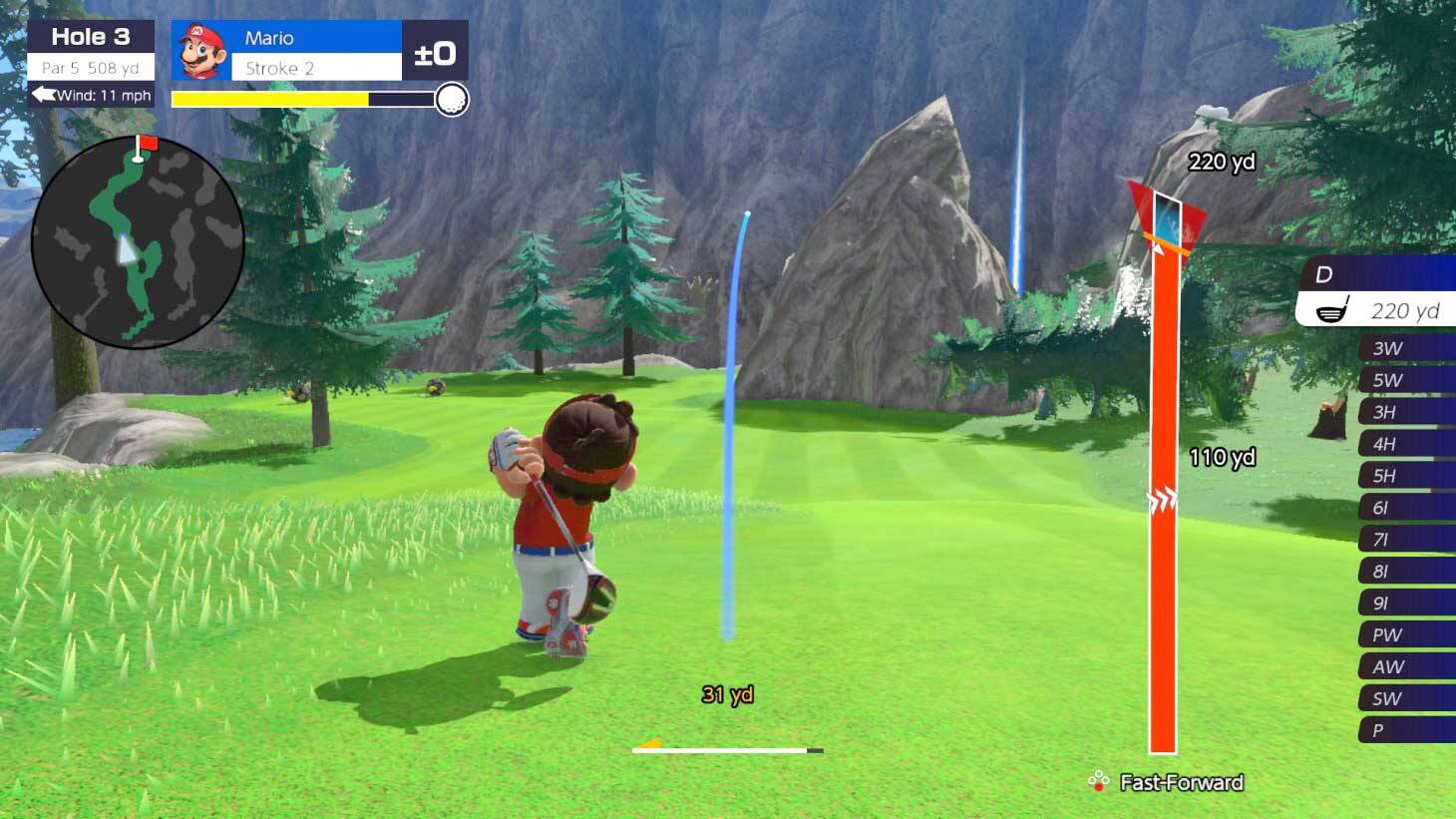This screenshot has width=1456, height=819.
Task: Select the golf ball energy icon
Action: pos(452,99)
